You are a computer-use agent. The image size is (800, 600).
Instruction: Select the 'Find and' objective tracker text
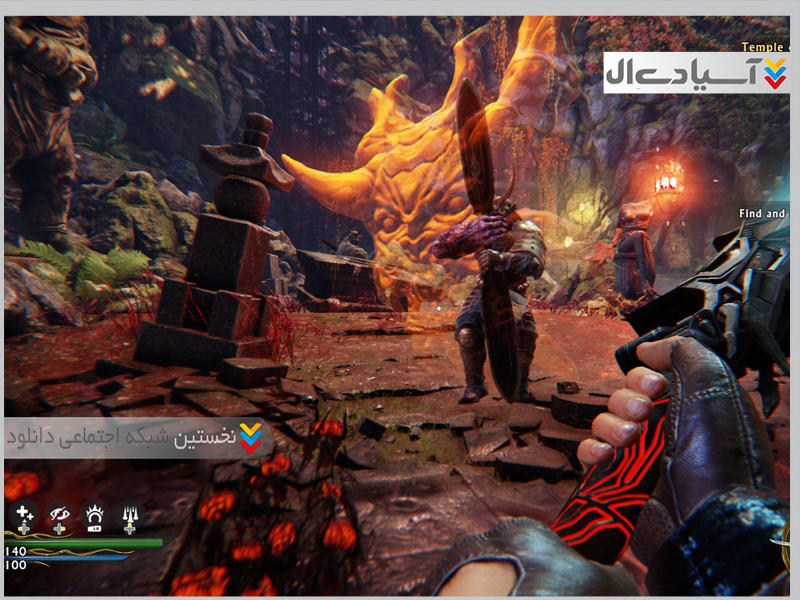click(x=764, y=213)
